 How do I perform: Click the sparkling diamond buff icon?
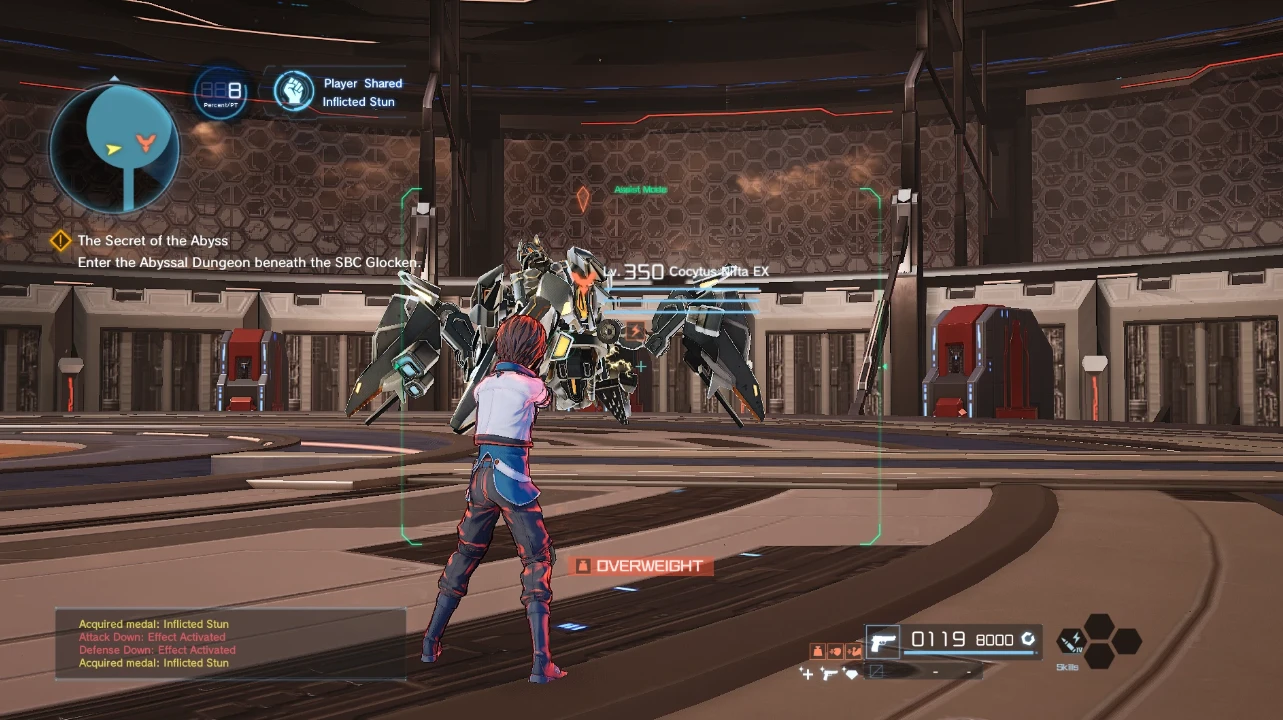click(851, 674)
